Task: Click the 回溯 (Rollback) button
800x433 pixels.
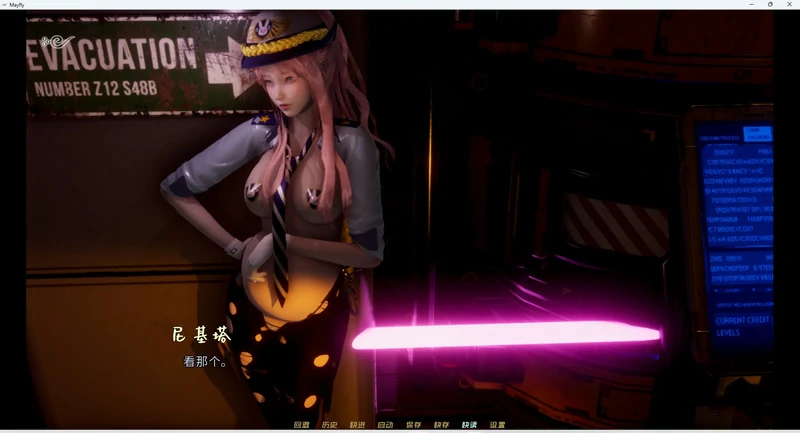Action: point(301,425)
